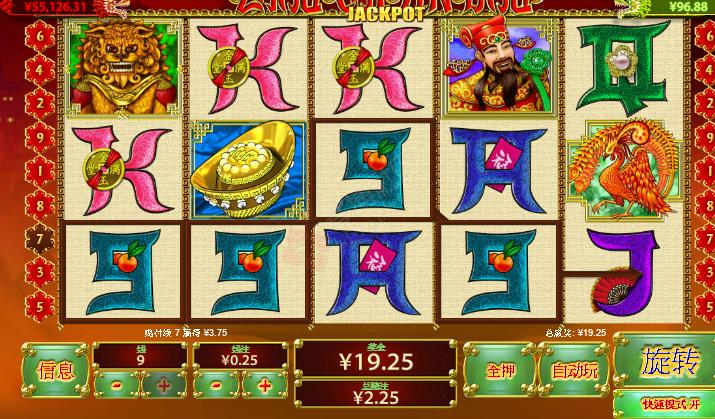Open the 信息 info paytable
Image resolution: width=715 pixels, height=419 pixels.
click(55, 369)
